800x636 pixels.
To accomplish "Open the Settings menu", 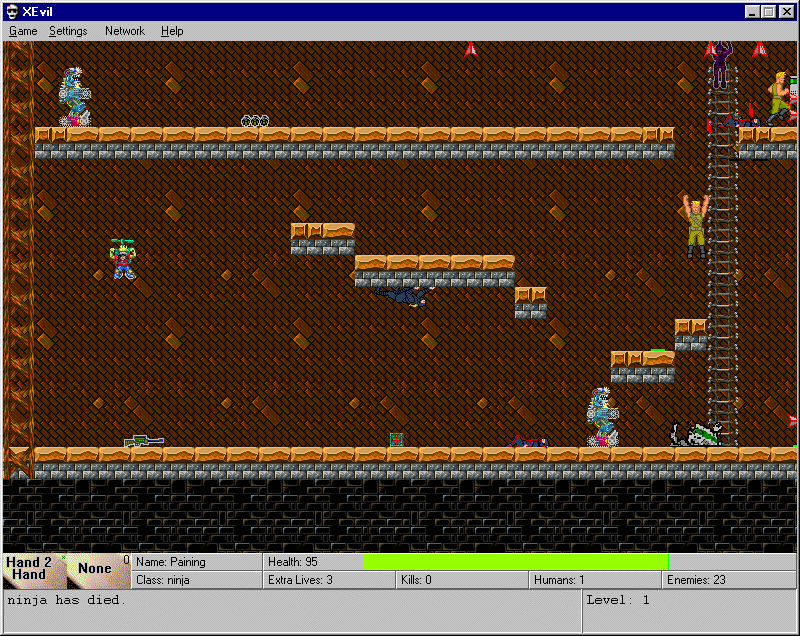I will pos(68,31).
